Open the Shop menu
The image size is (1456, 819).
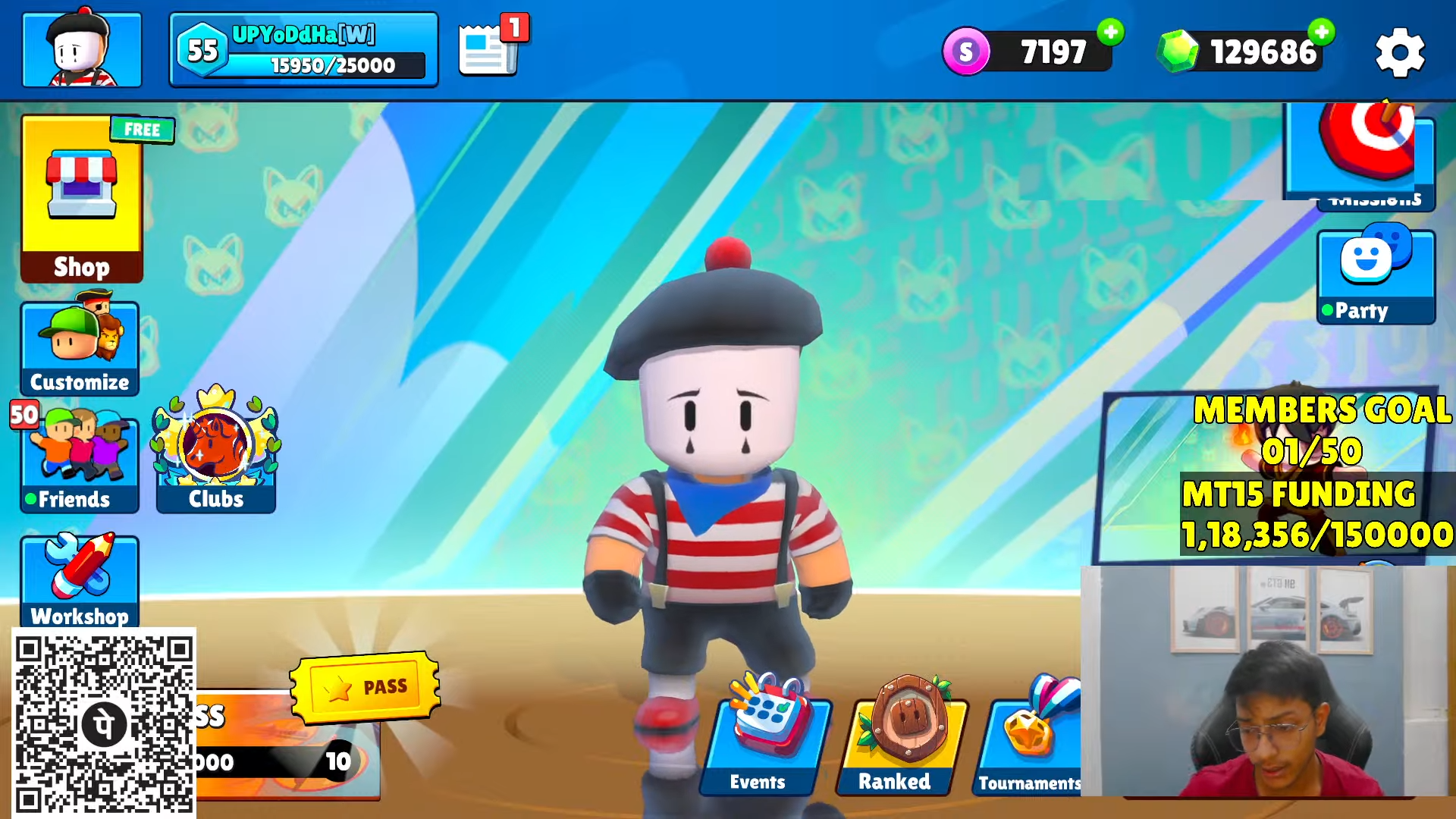point(81,199)
